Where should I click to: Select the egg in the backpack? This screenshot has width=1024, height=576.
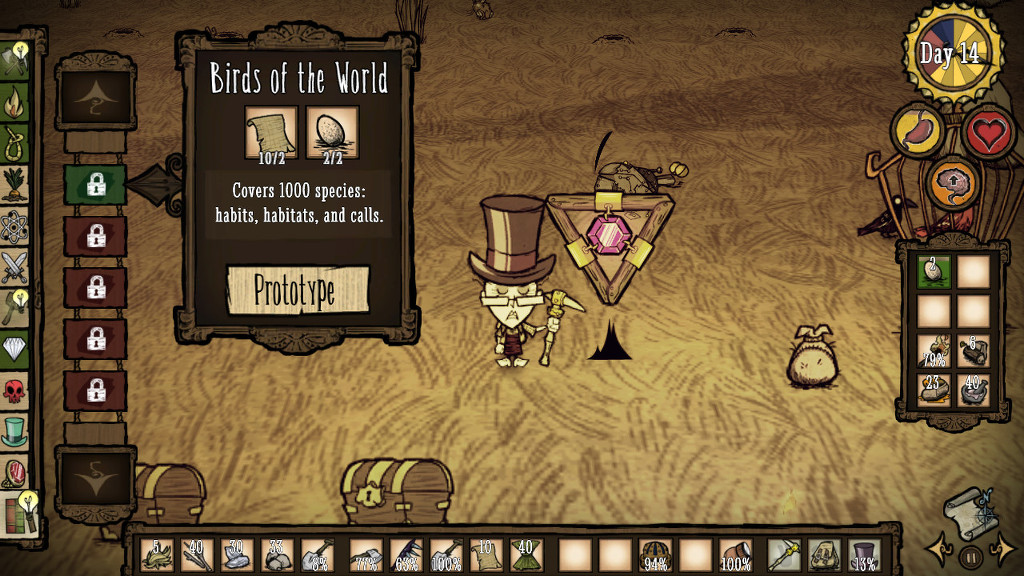pyautogui.click(x=934, y=272)
